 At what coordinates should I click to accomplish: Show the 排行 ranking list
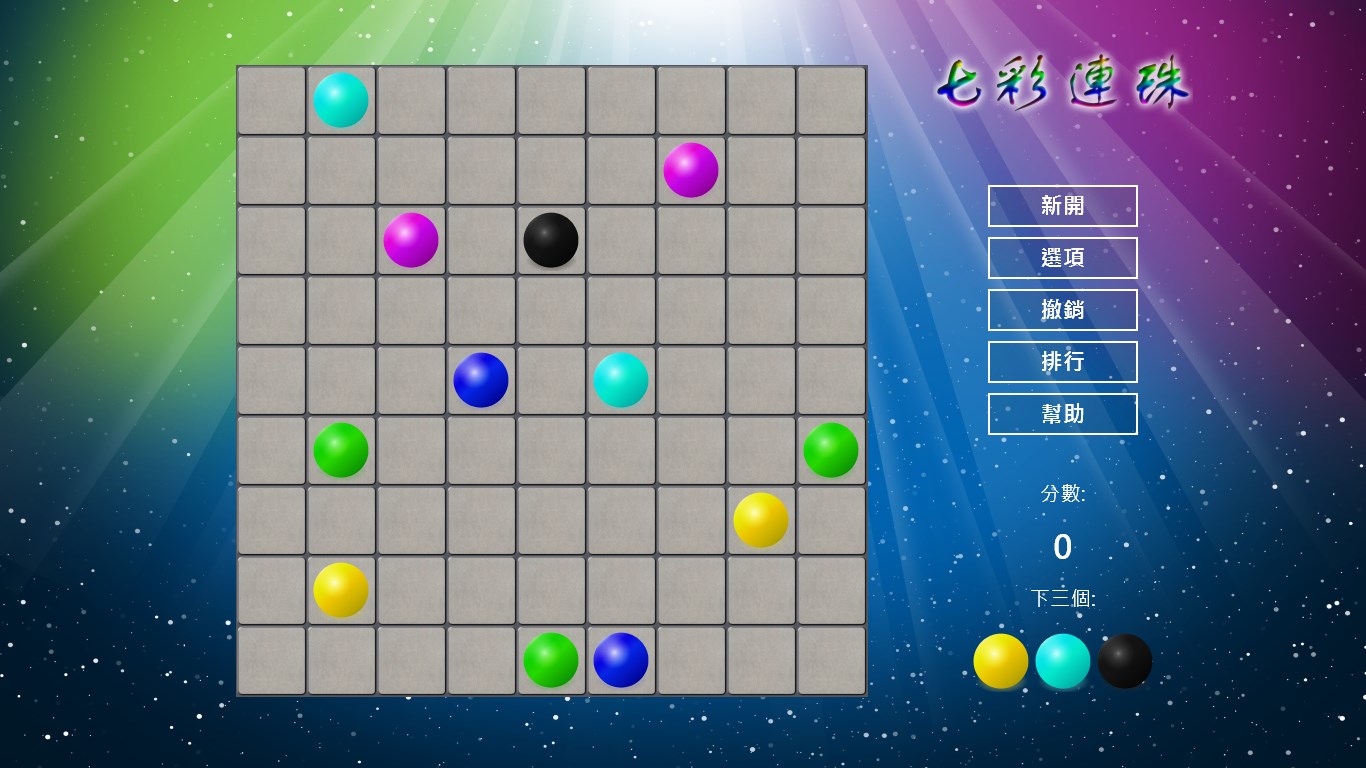(1062, 362)
